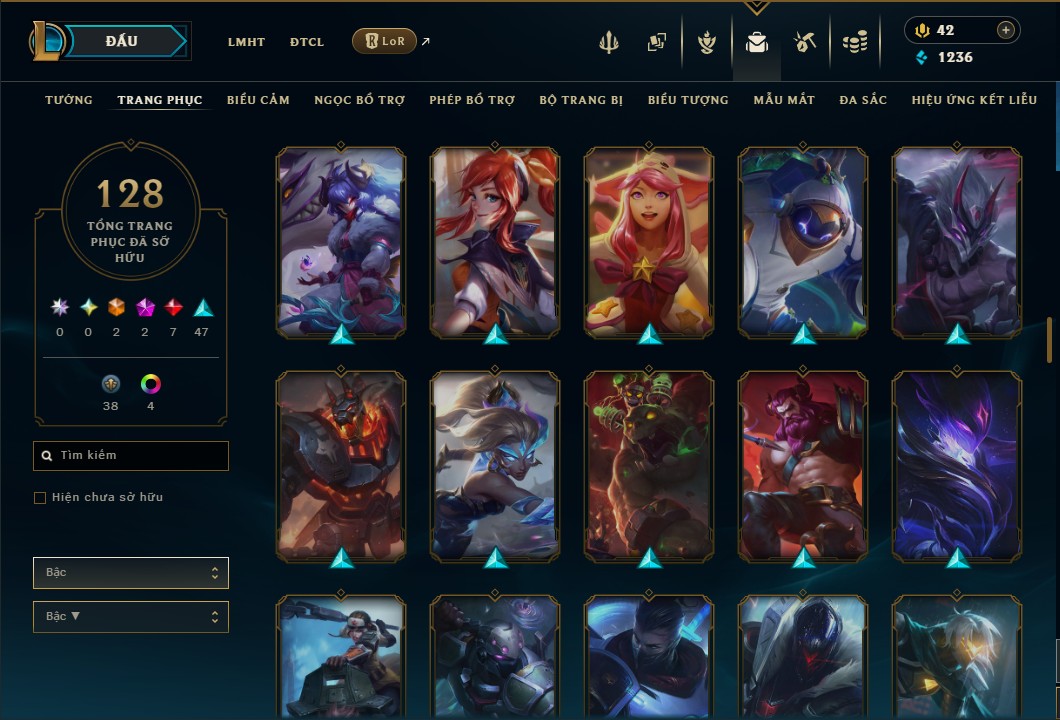Switch to the ĐTCL game tab
This screenshot has width=1060, height=720.
307,42
